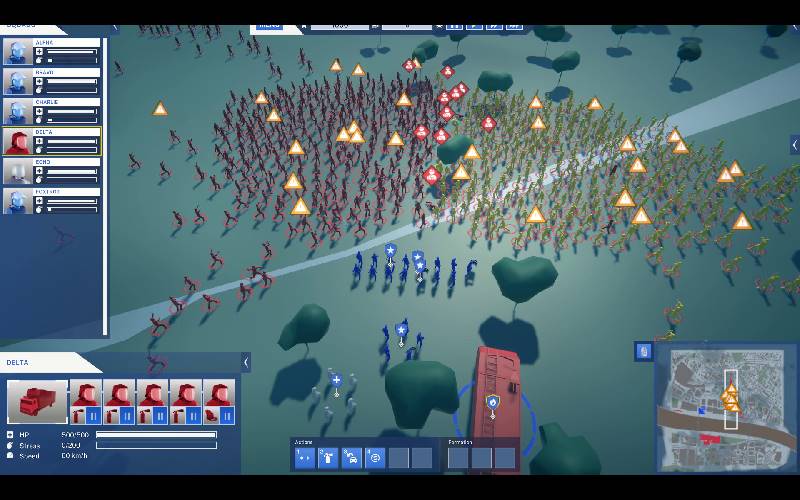Screen dimensions: 800x500
Task: Activate the first action button (move)
Action: pyautogui.click(x=304, y=458)
